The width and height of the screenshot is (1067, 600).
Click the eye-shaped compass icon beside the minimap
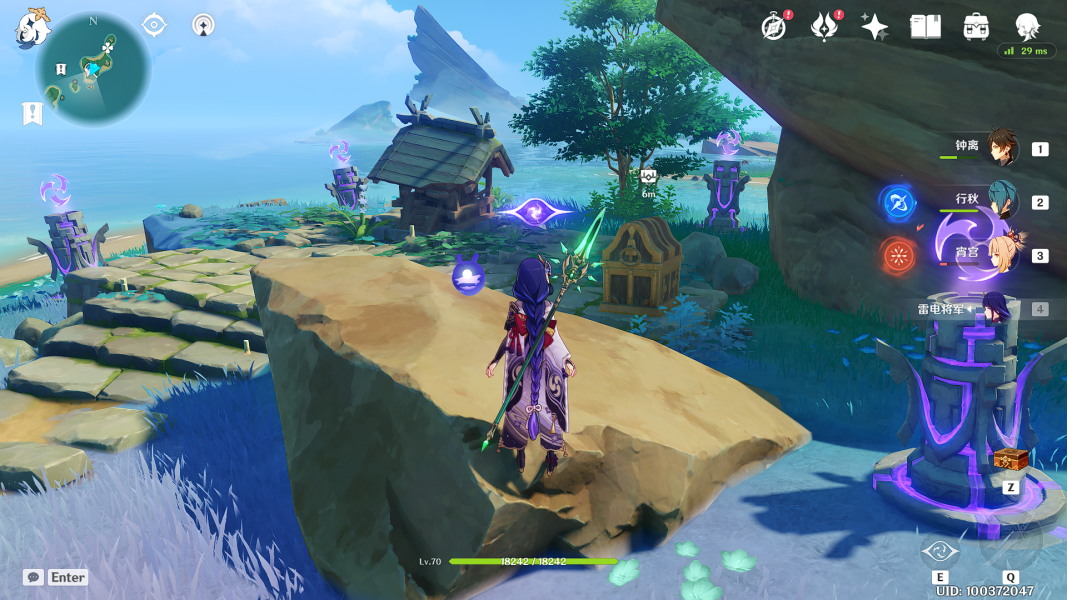[x=154, y=25]
